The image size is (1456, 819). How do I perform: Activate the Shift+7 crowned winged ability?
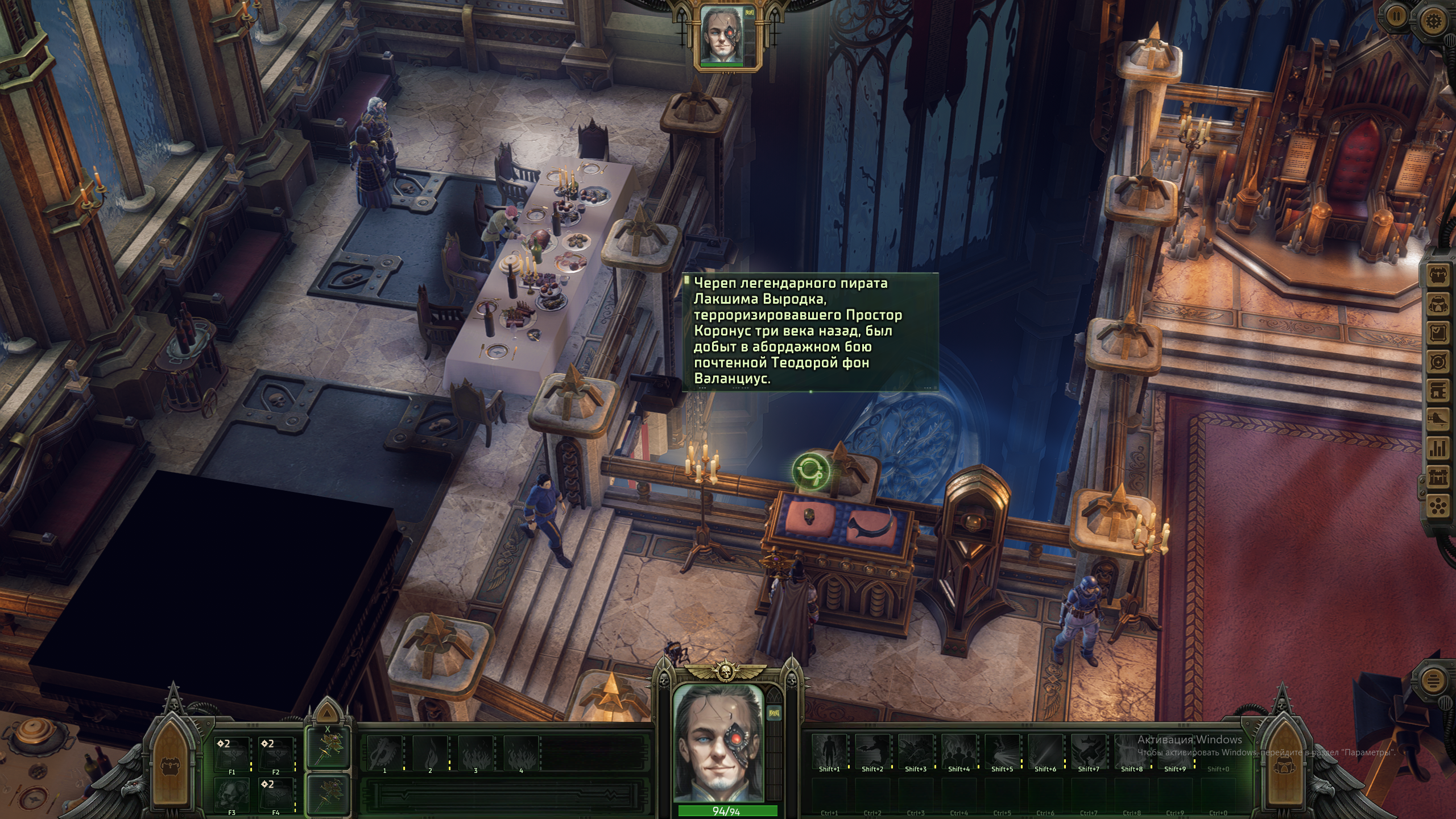[x=1088, y=751]
